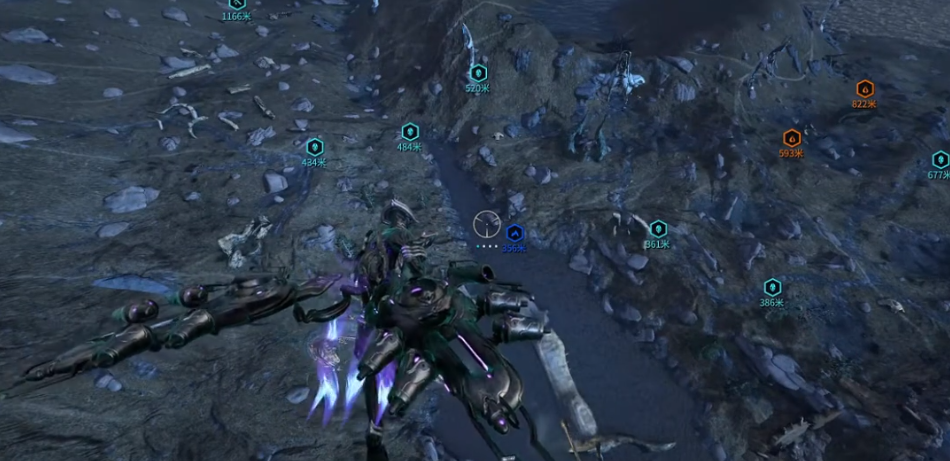Select the teal marker labeled 677米
The image size is (950, 461).
coord(940,160)
